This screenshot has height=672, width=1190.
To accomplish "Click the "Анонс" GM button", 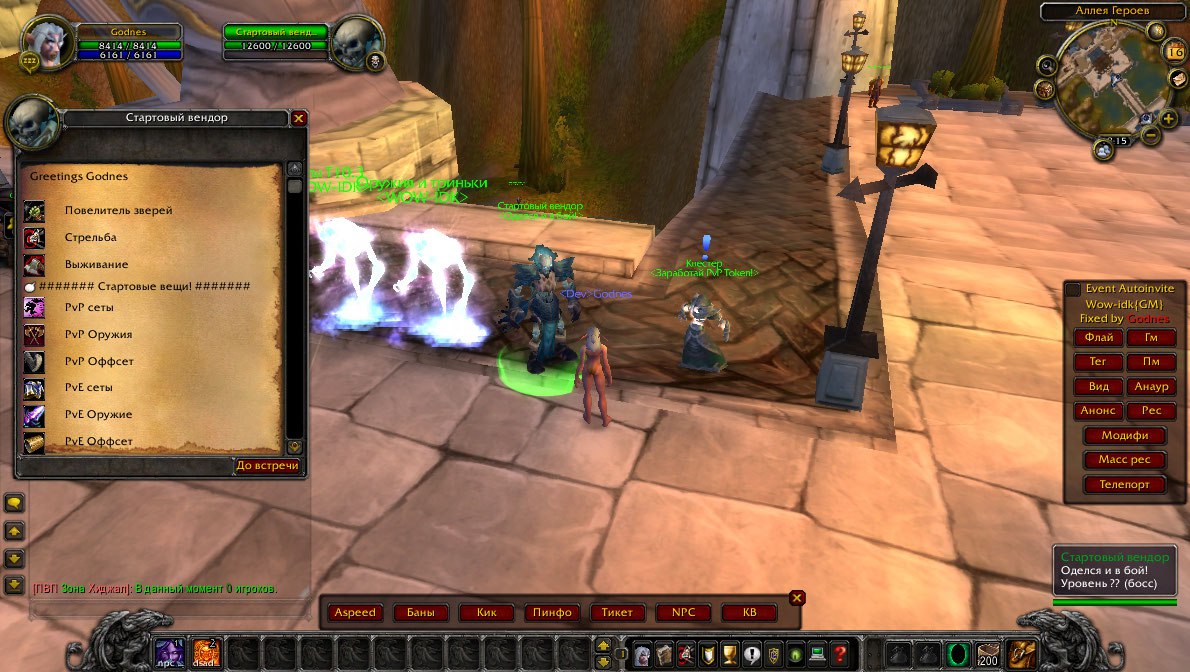I will point(1098,411).
